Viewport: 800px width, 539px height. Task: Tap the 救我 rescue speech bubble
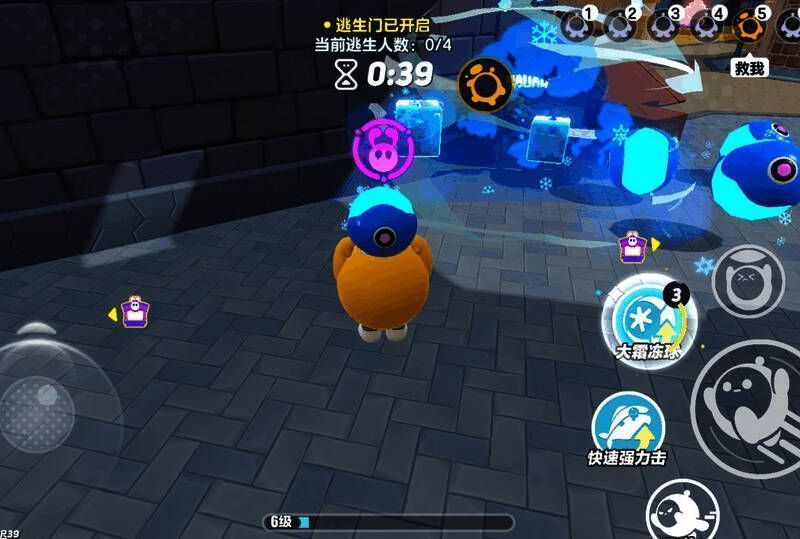(749, 67)
